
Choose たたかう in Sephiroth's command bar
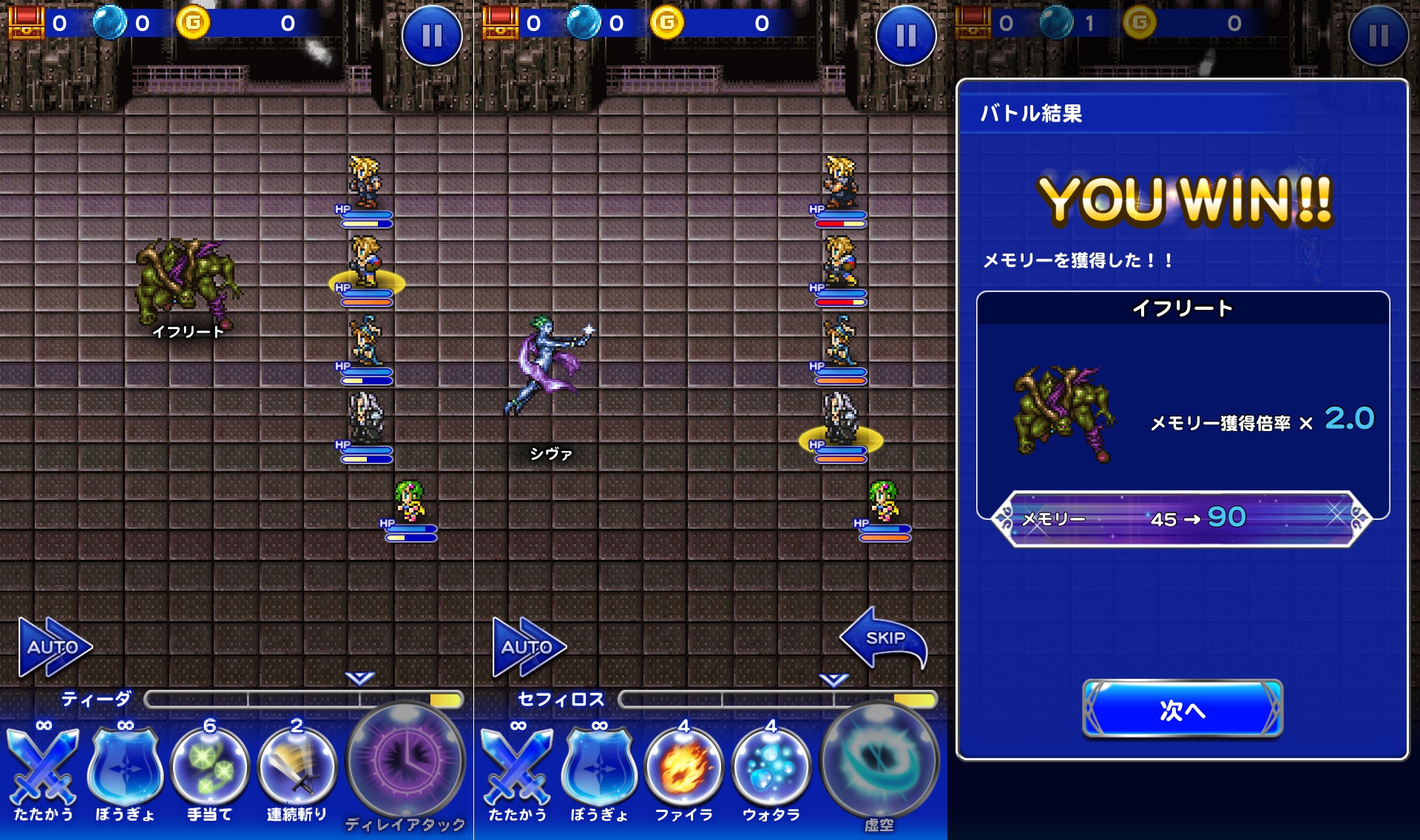[x=518, y=769]
